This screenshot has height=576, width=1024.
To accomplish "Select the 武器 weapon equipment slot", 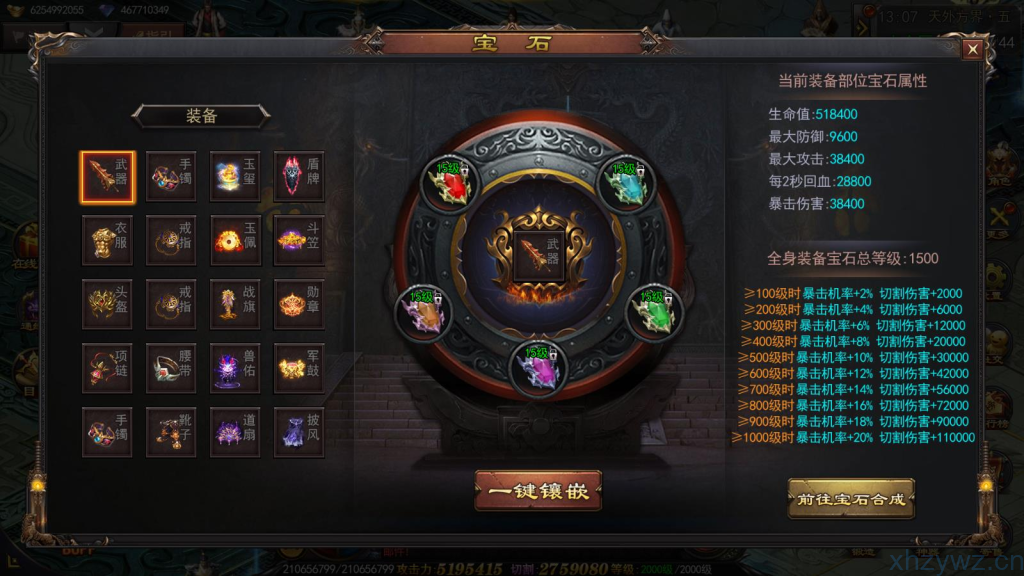I will point(107,177).
